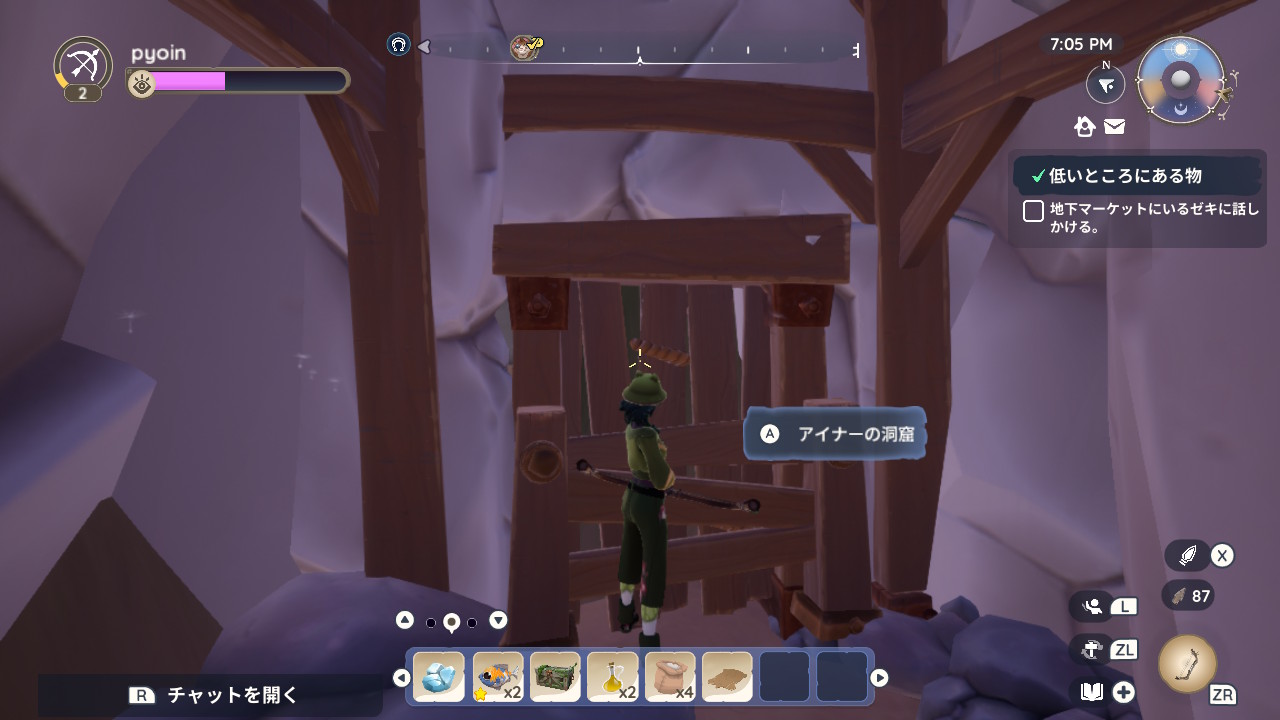Click the hunting bow skill badge
The width and height of the screenshot is (1280, 720).
(83, 65)
